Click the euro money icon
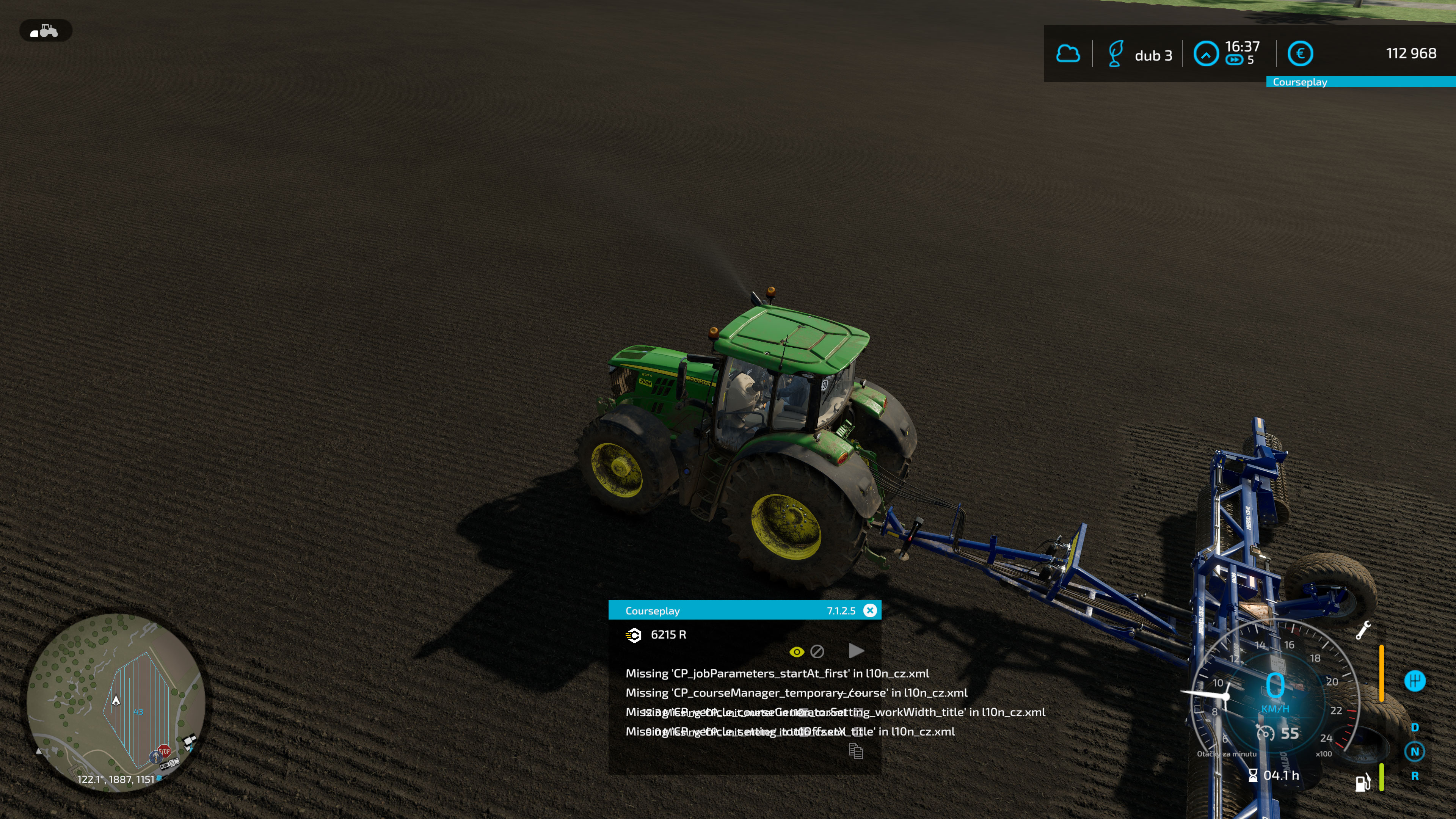This screenshot has width=1456, height=819. pos(1300,54)
